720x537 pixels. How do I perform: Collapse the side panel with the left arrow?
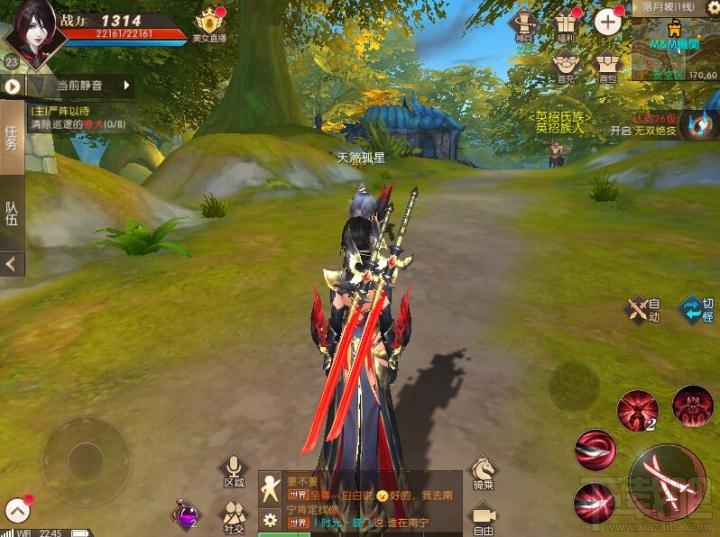11,264
